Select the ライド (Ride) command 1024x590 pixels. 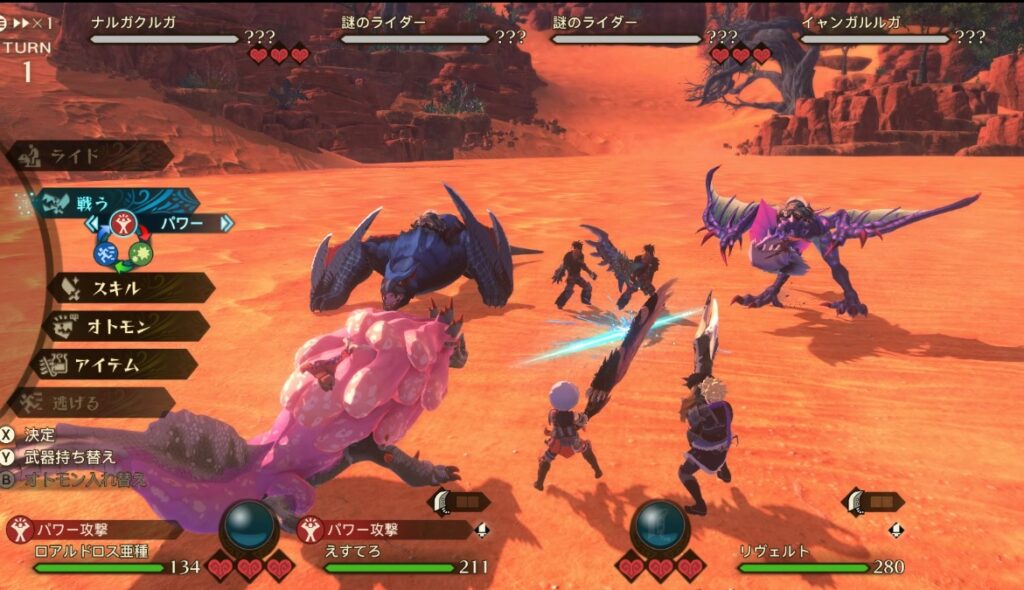[88, 156]
